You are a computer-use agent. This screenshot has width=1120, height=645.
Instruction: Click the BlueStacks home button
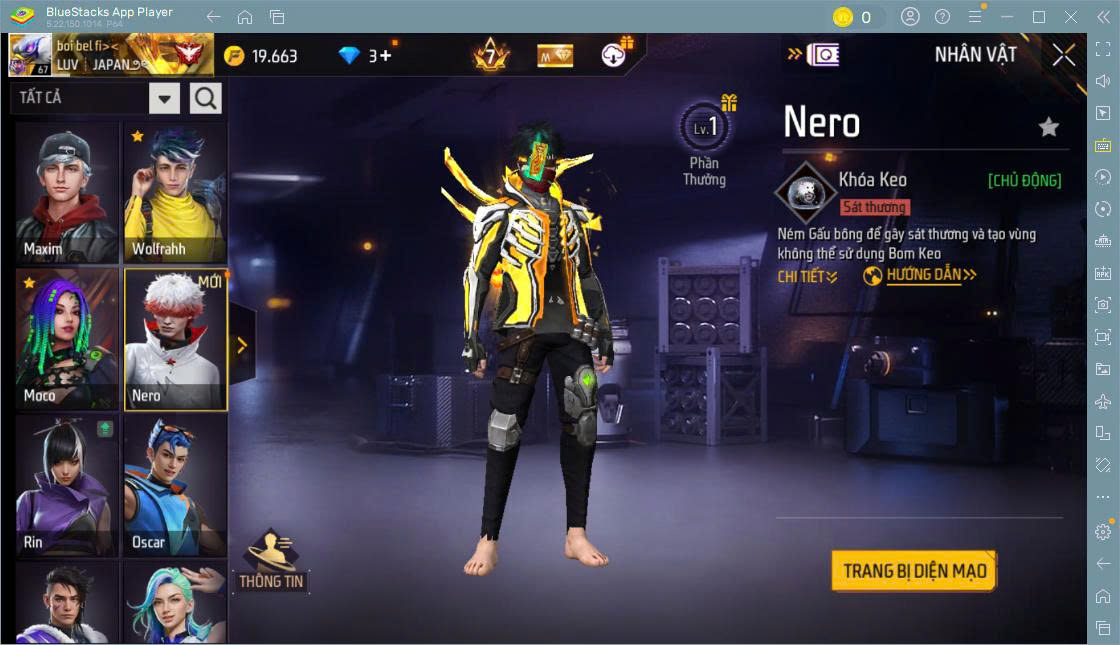click(x=245, y=17)
